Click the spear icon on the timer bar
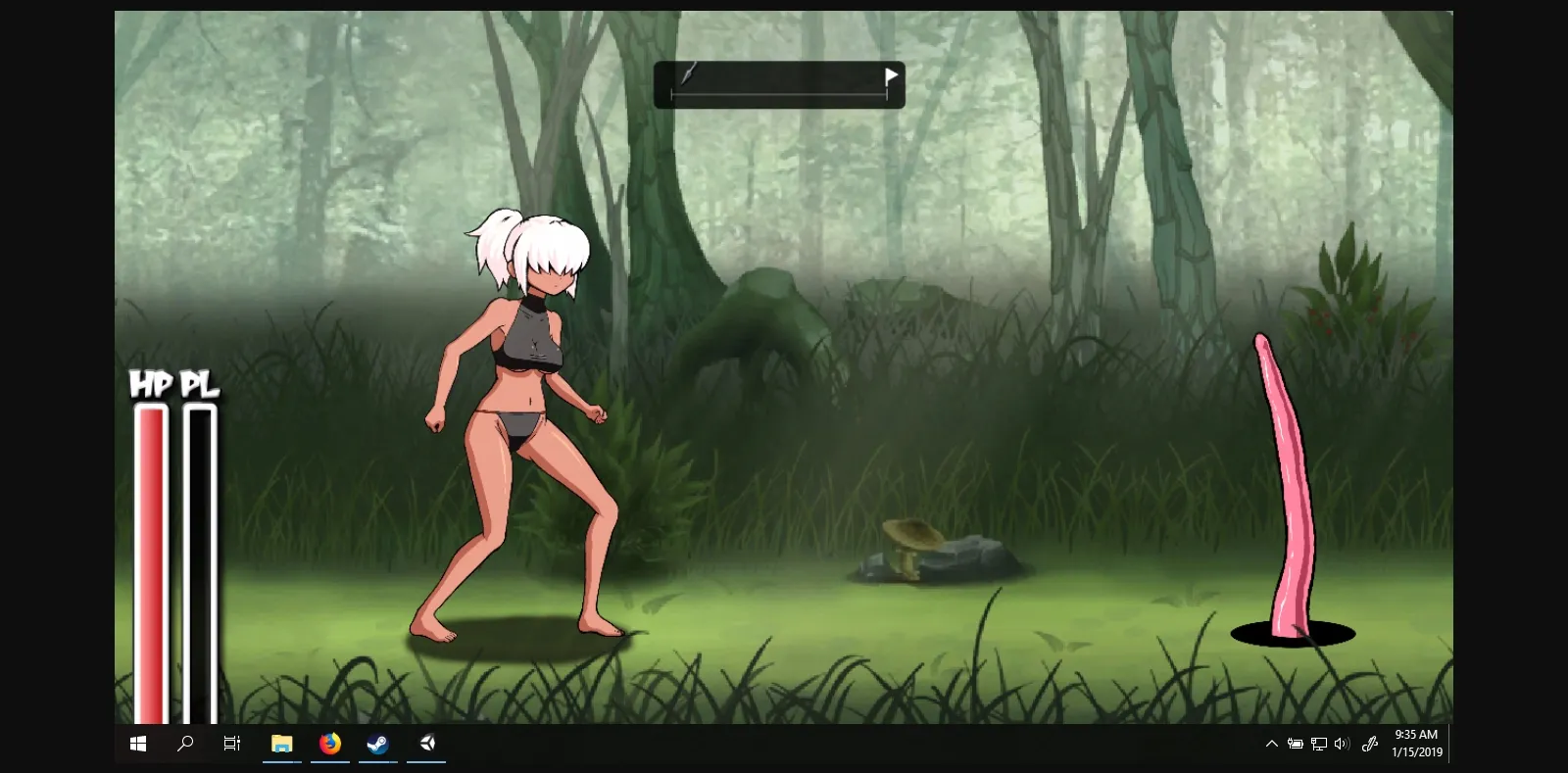Screen dimensions: 1568x773 (x=689, y=73)
